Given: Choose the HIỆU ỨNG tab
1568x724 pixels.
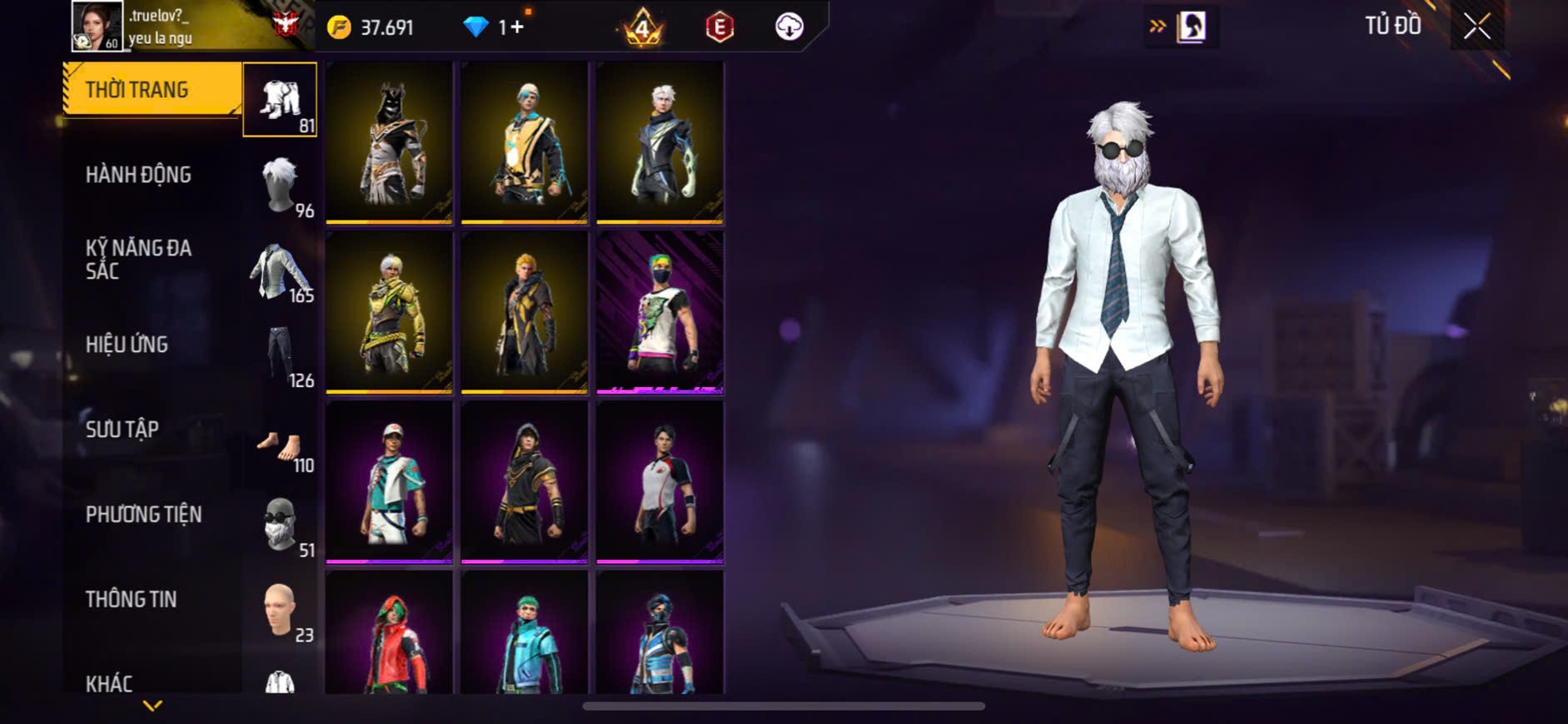Looking at the screenshot, I should [x=127, y=345].
